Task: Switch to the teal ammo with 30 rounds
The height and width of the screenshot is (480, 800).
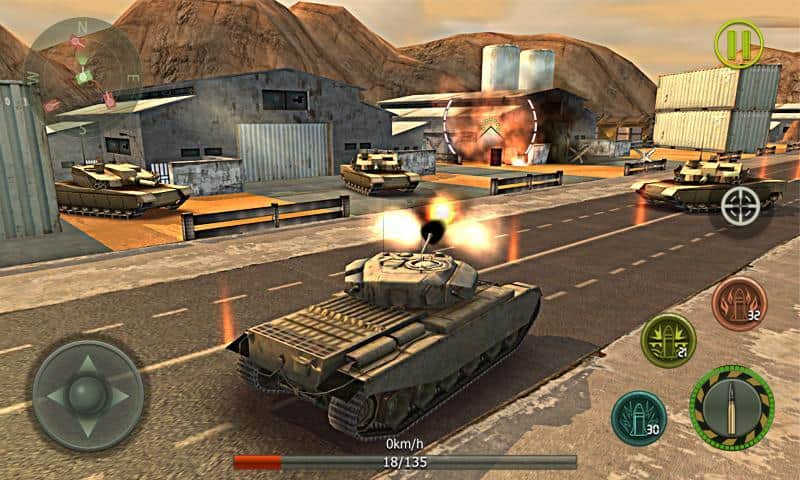Action: tap(638, 417)
